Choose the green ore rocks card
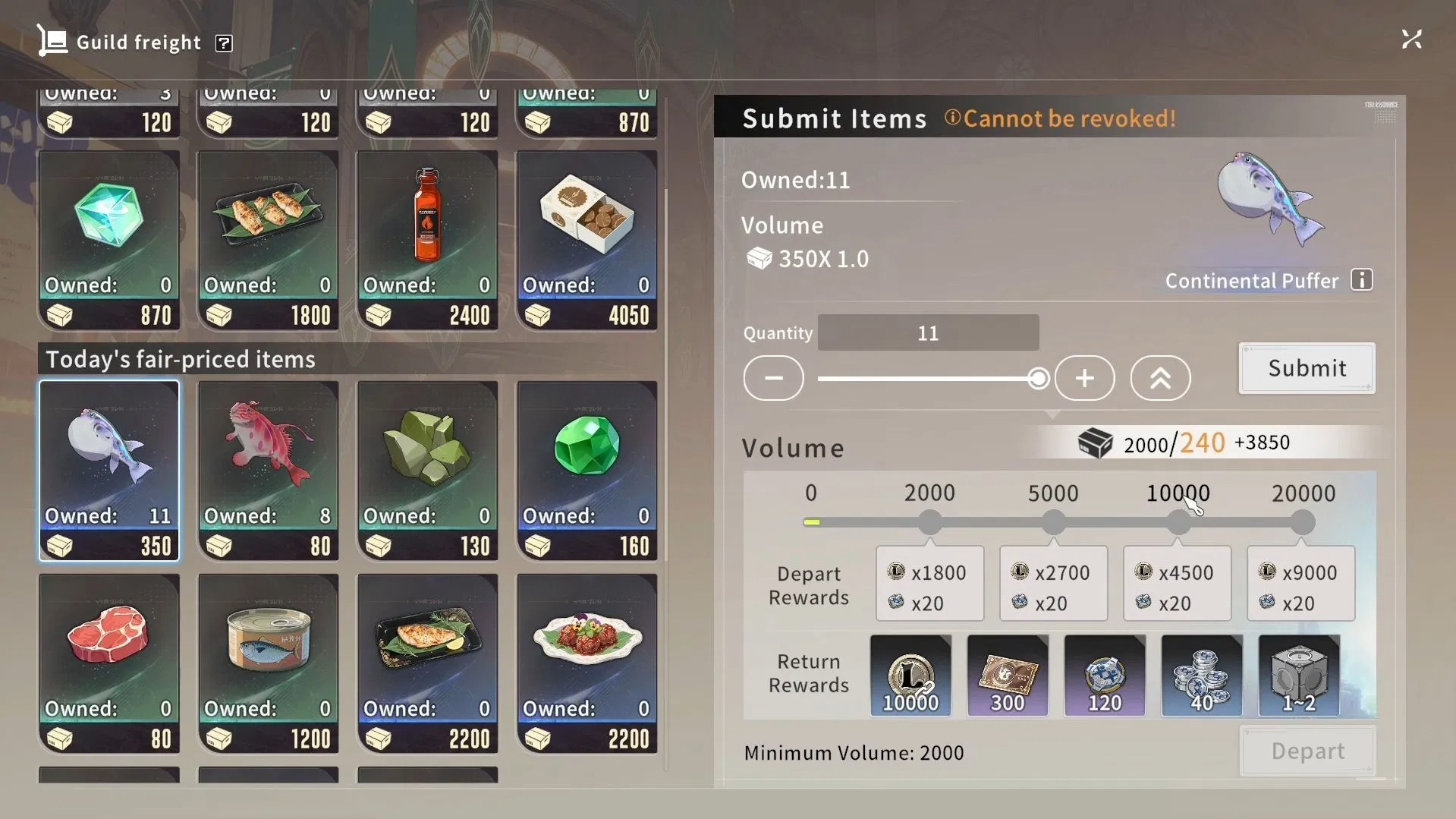This screenshot has width=1456, height=819. [427, 471]
